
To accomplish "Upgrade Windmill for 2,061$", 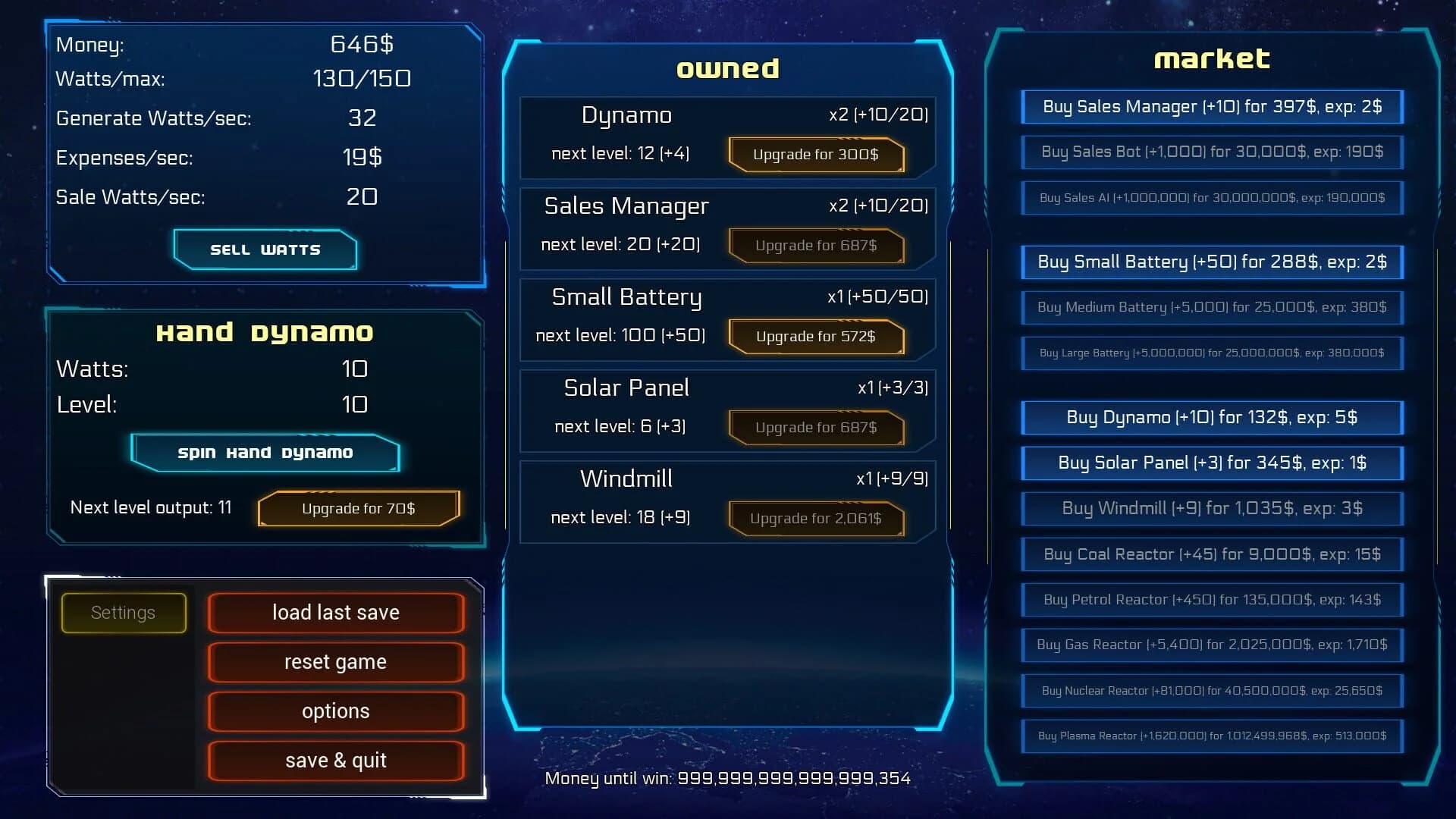I will (x=816, y=519).
